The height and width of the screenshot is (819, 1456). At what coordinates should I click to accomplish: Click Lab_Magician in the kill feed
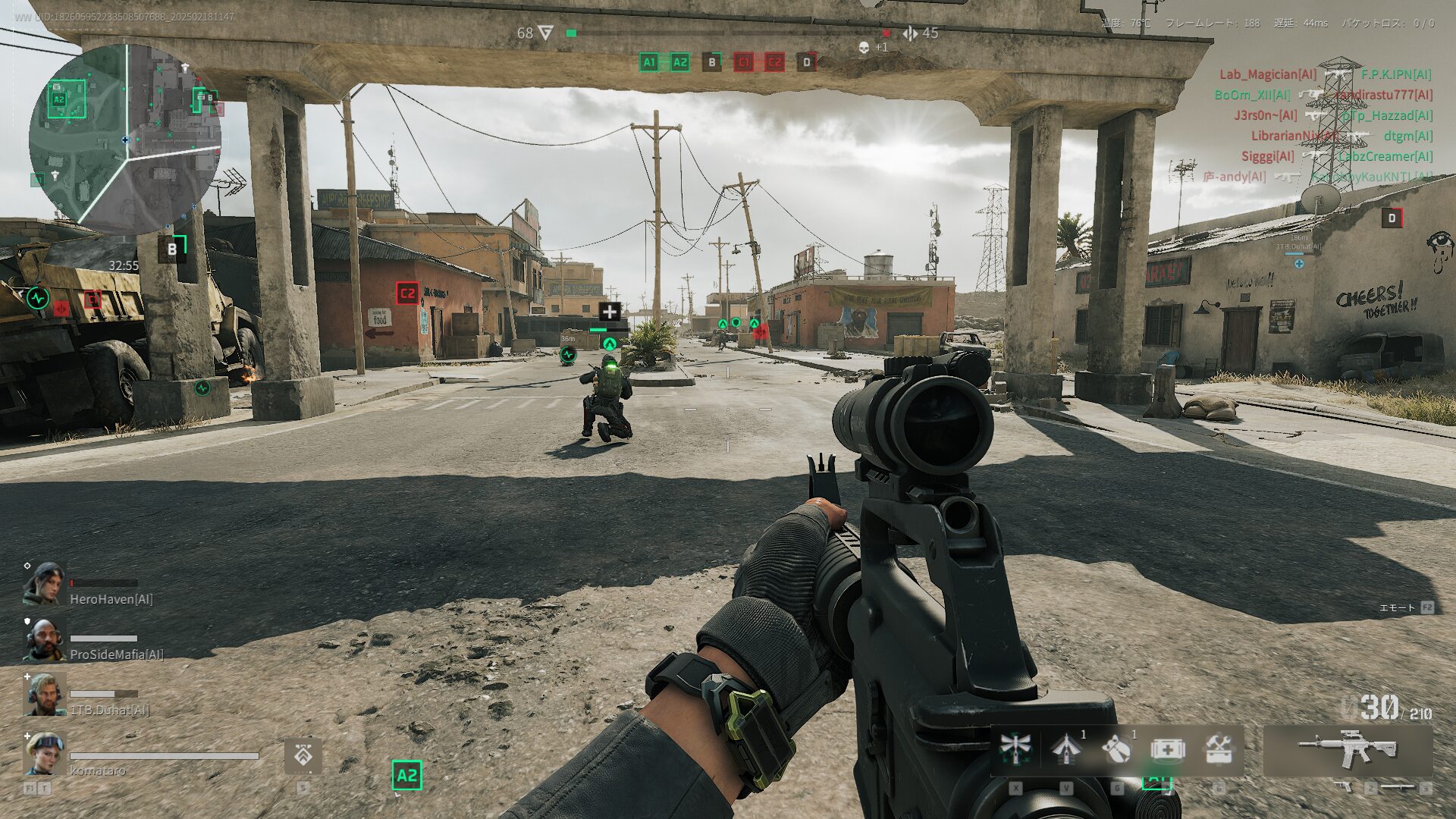click(1267, 74)
